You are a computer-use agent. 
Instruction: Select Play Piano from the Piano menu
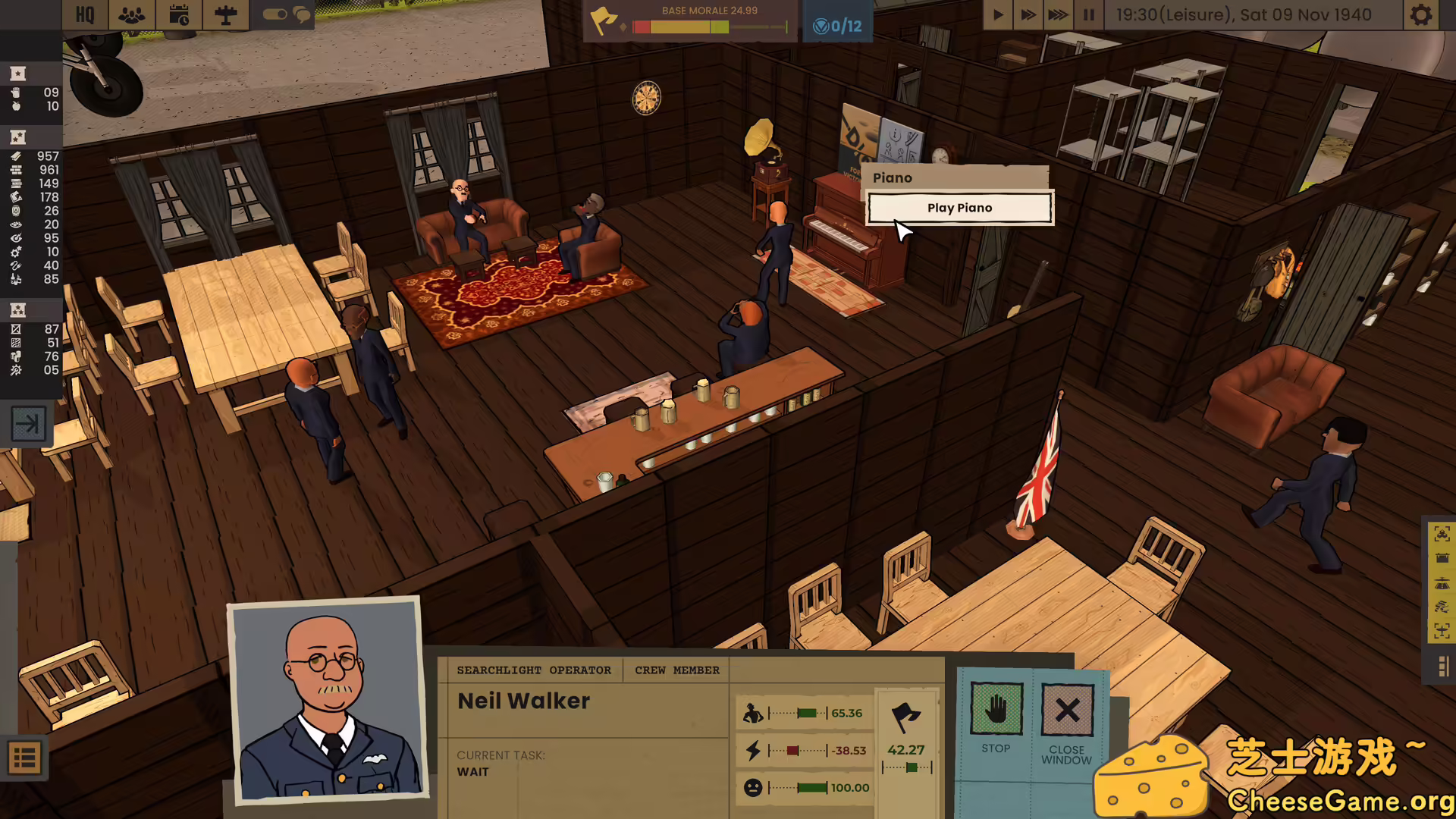959,207
